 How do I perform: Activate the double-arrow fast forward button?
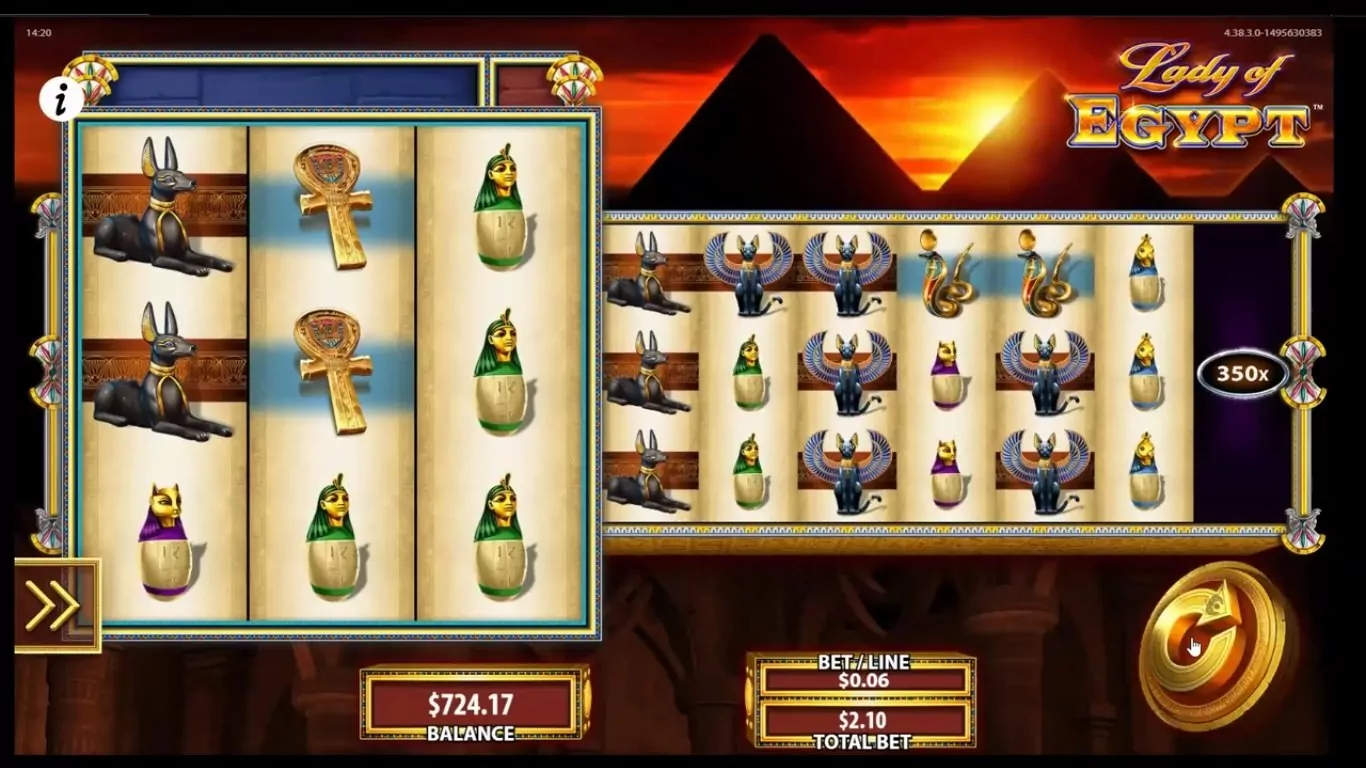point(53,605)
